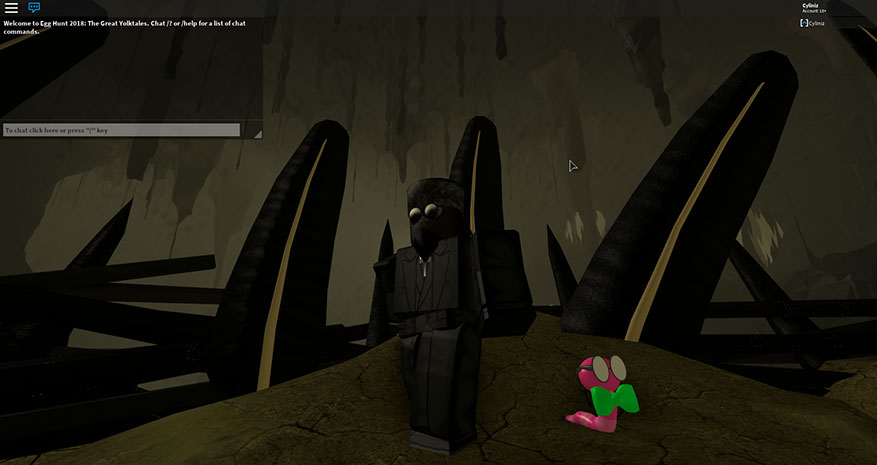
Task: Open the Roblox hamburger menu
Action: coord(11,8)
